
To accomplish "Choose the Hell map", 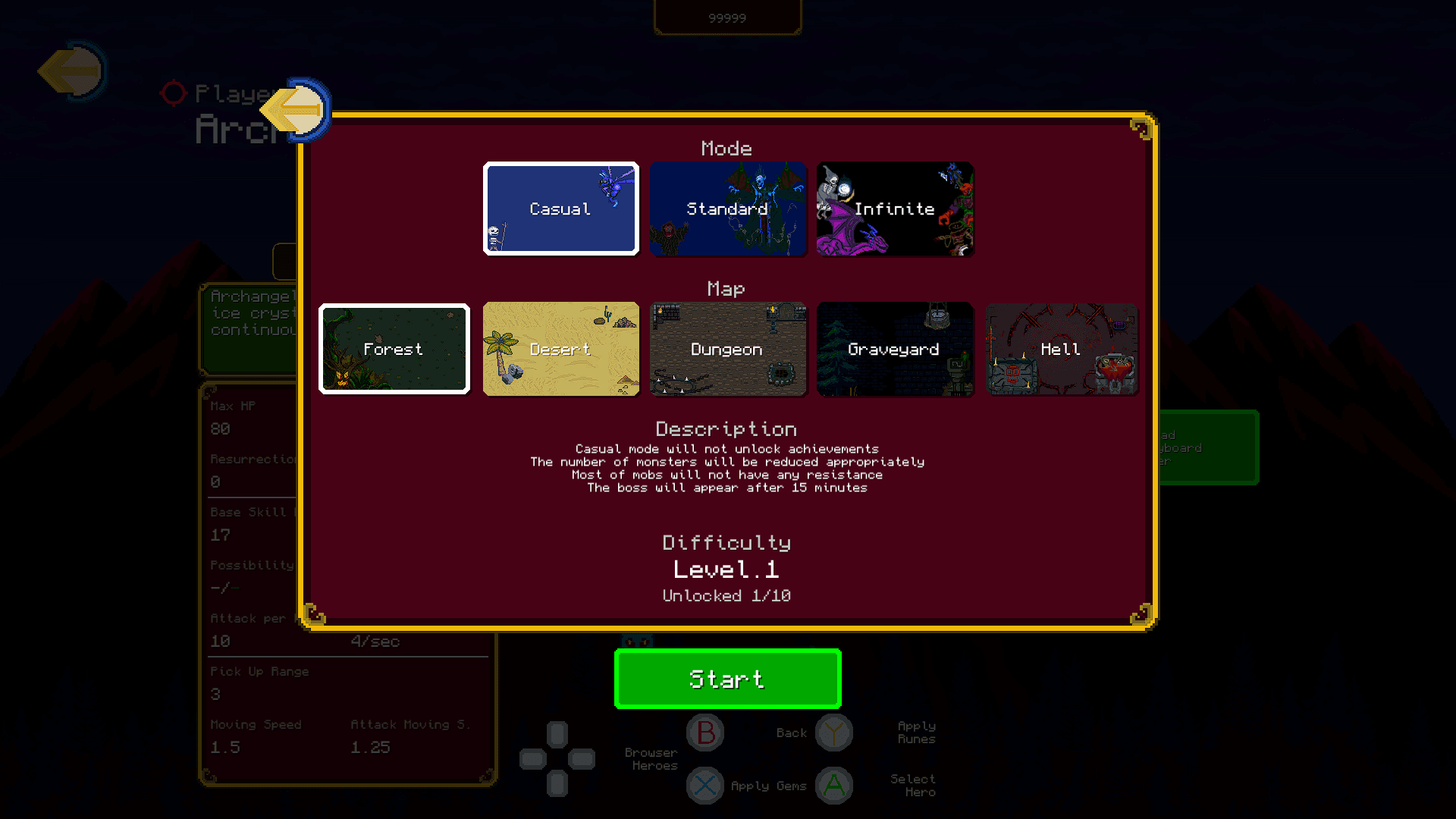I will (x=1061, y=349).
